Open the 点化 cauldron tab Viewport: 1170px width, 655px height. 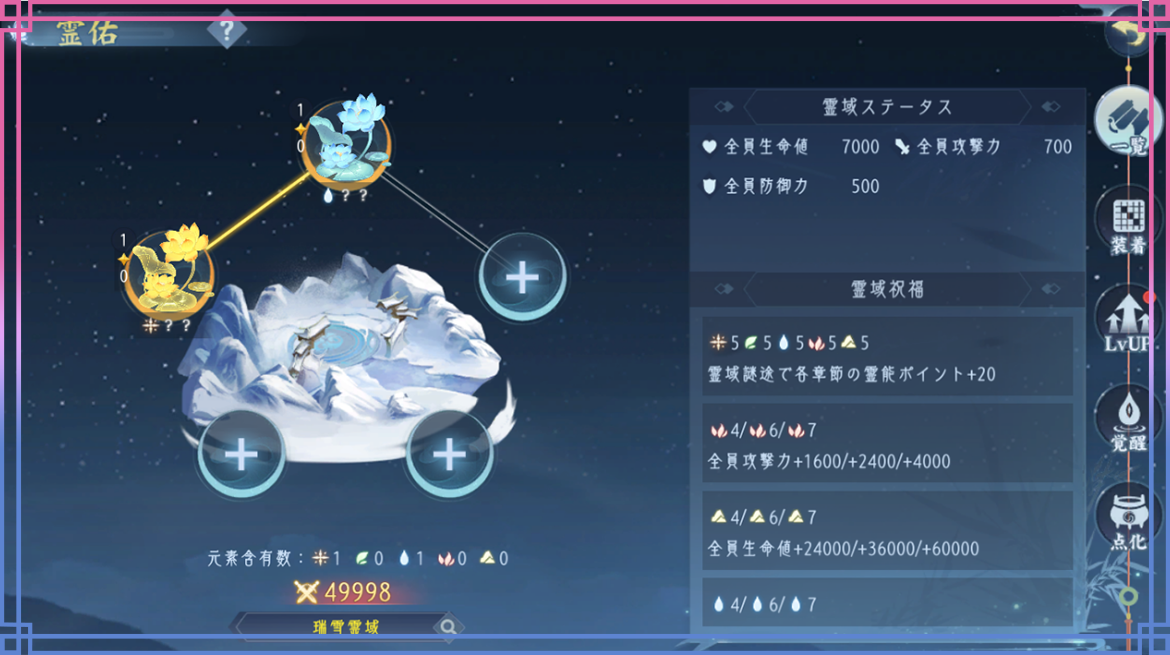click(1128, 517)
